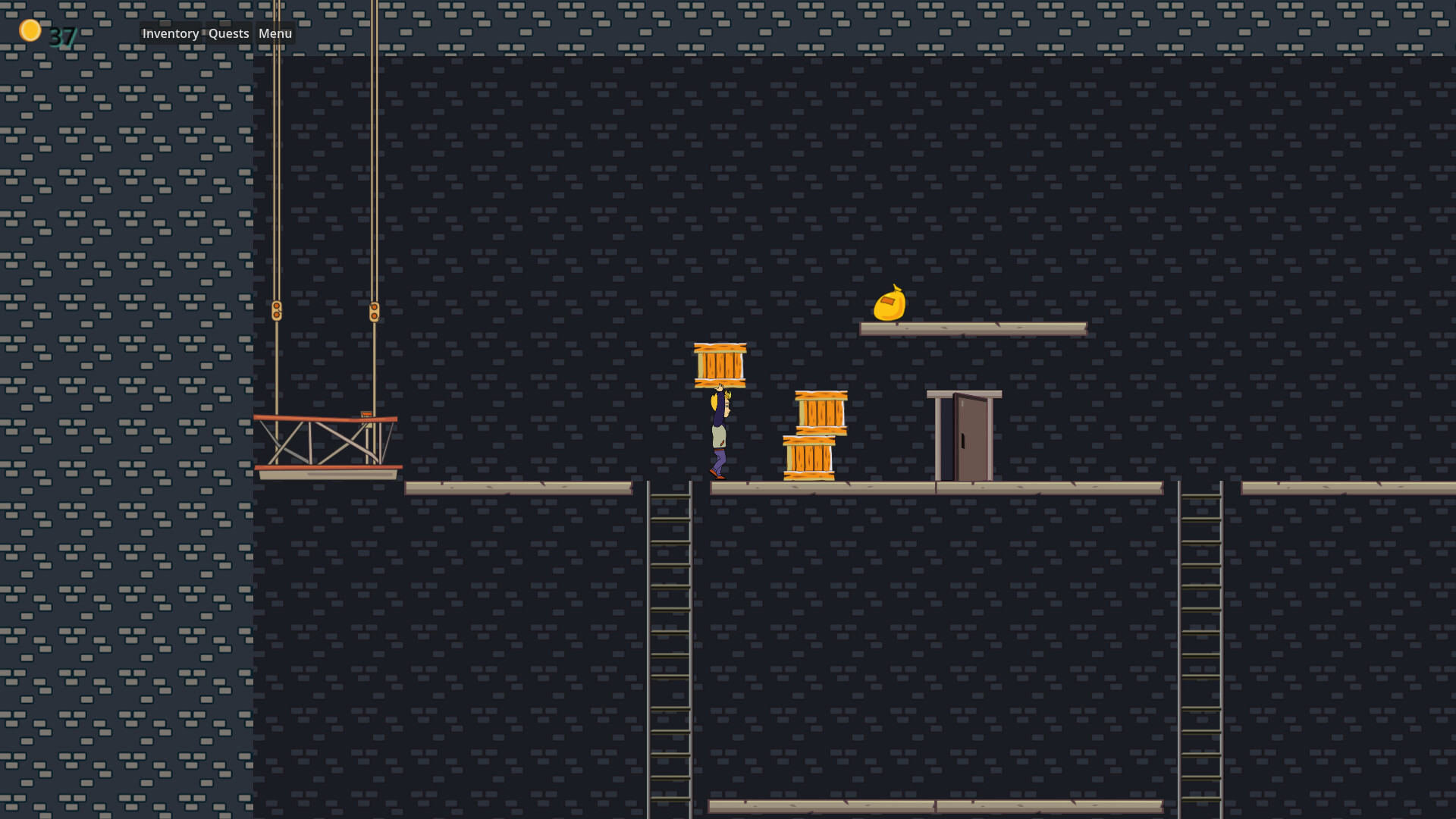Click the right pulley on the crane rope
The image size is (1456, 819).
coord(373,309)
